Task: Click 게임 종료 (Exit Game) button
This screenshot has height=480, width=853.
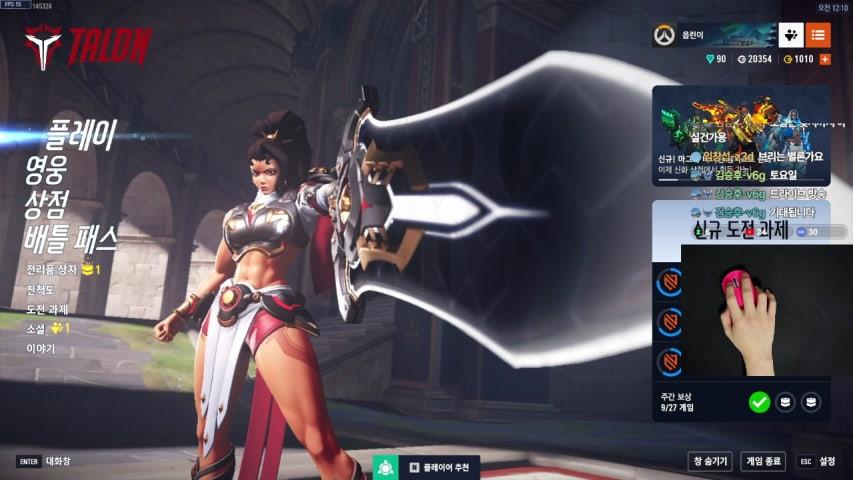Action: pyautogui.click(x=764, y=461)
